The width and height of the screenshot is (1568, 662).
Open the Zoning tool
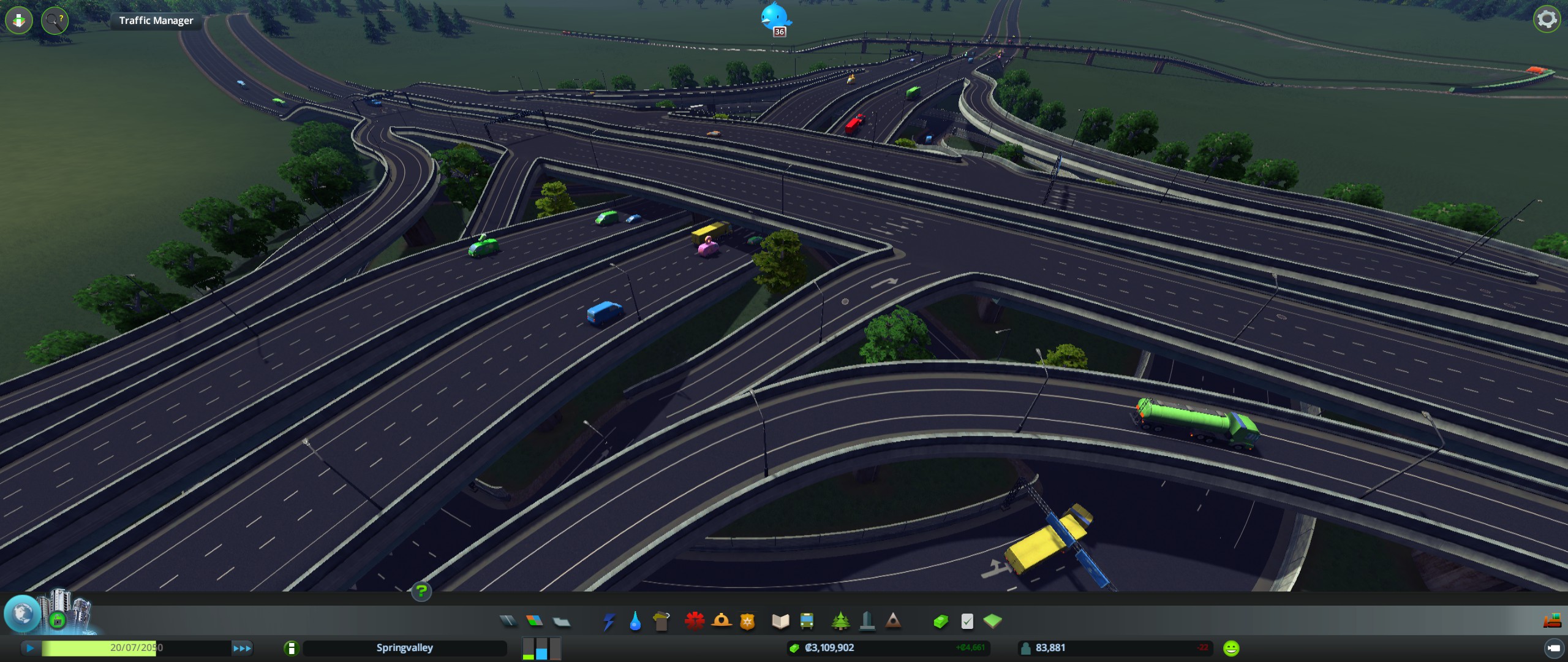535,622
